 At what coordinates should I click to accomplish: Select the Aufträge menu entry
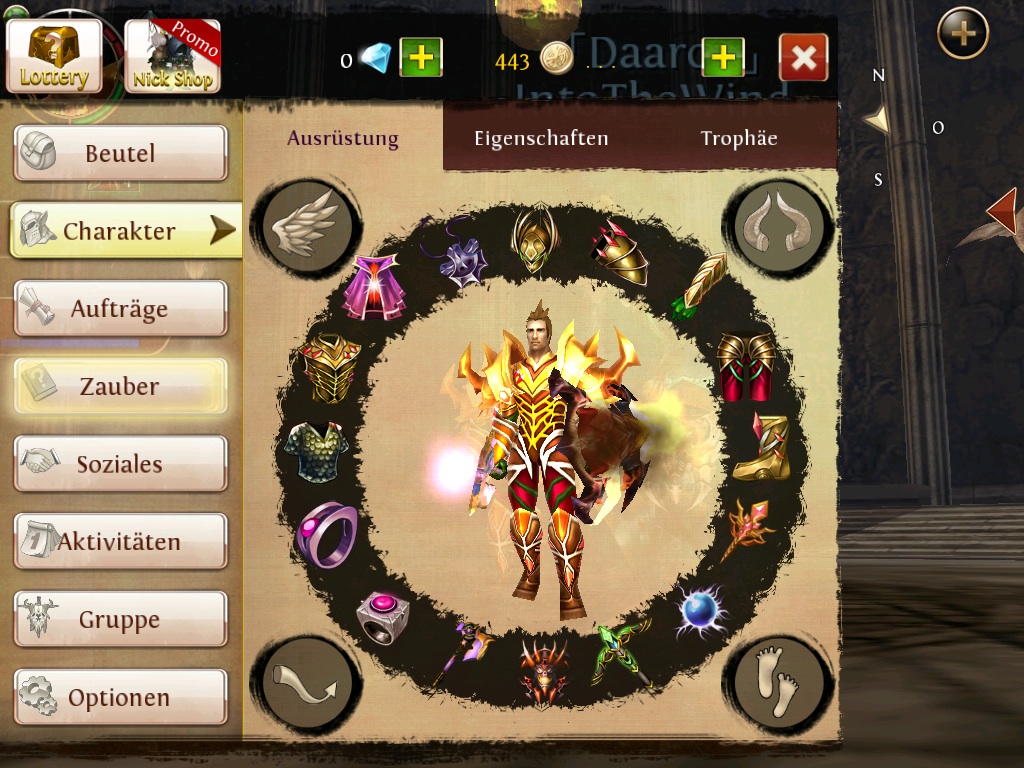pyautogui.click(x=120, y=309)
